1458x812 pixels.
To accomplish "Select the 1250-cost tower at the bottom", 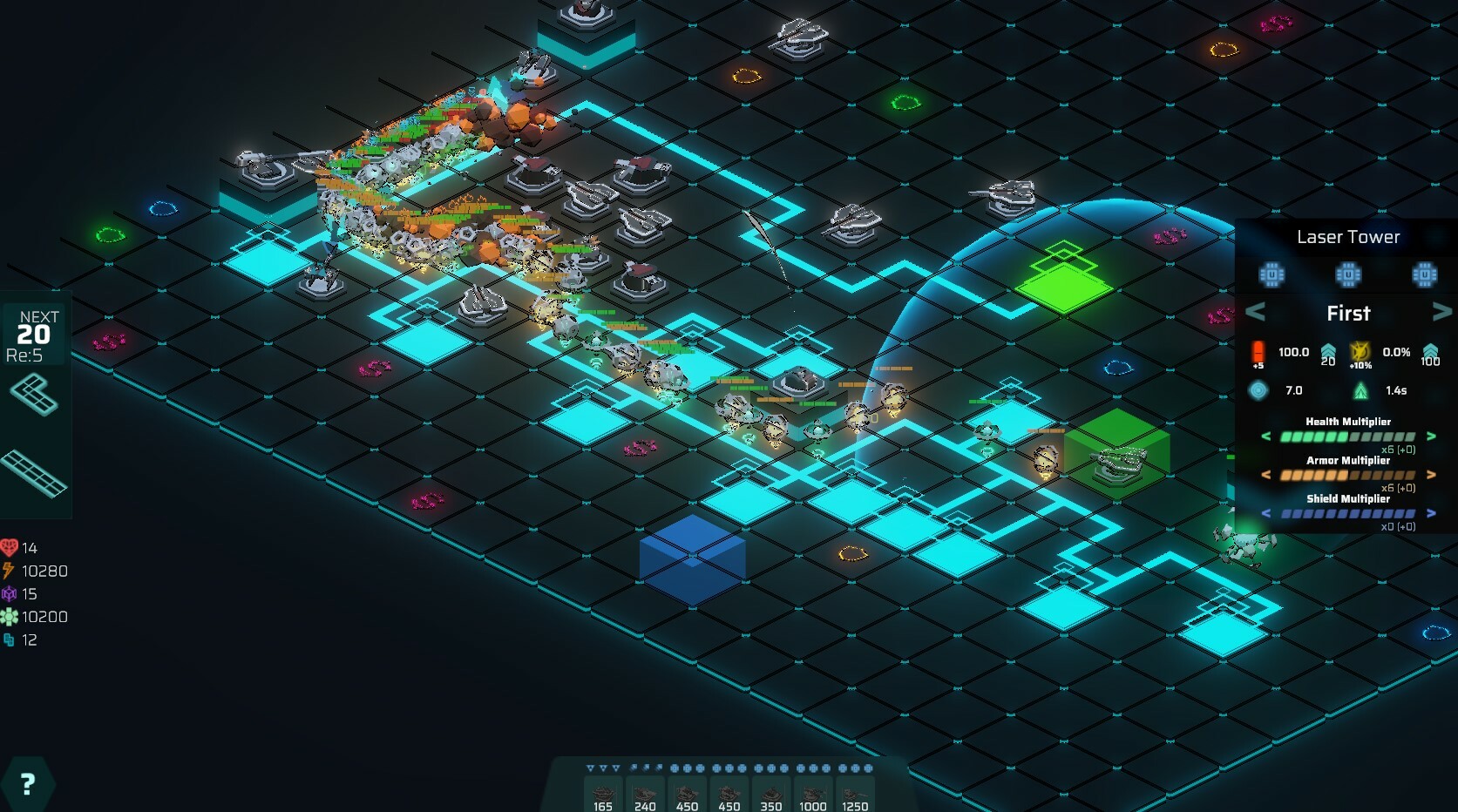I will point(855,793).
